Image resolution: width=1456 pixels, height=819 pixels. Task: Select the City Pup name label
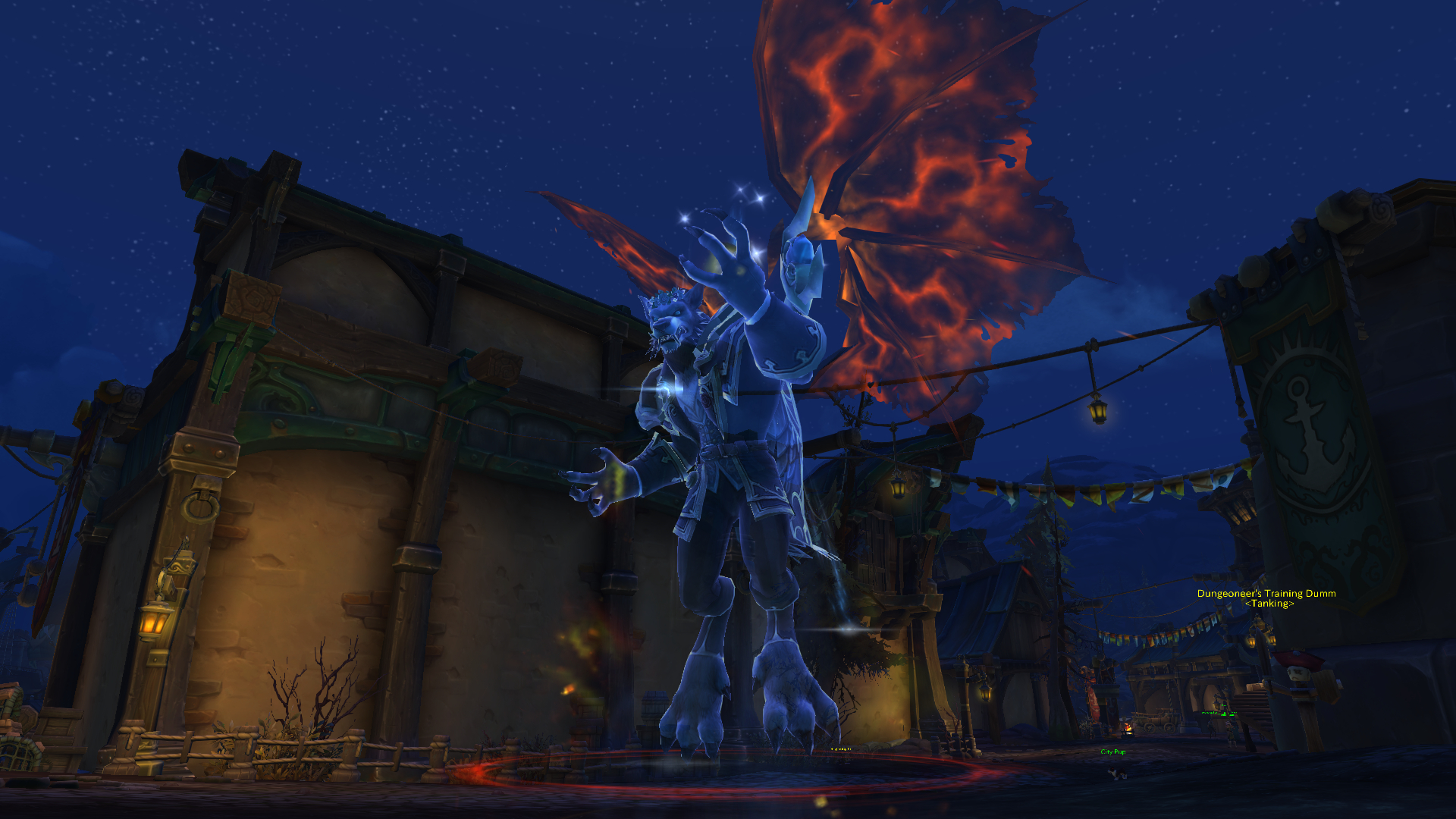[1112, 752]
